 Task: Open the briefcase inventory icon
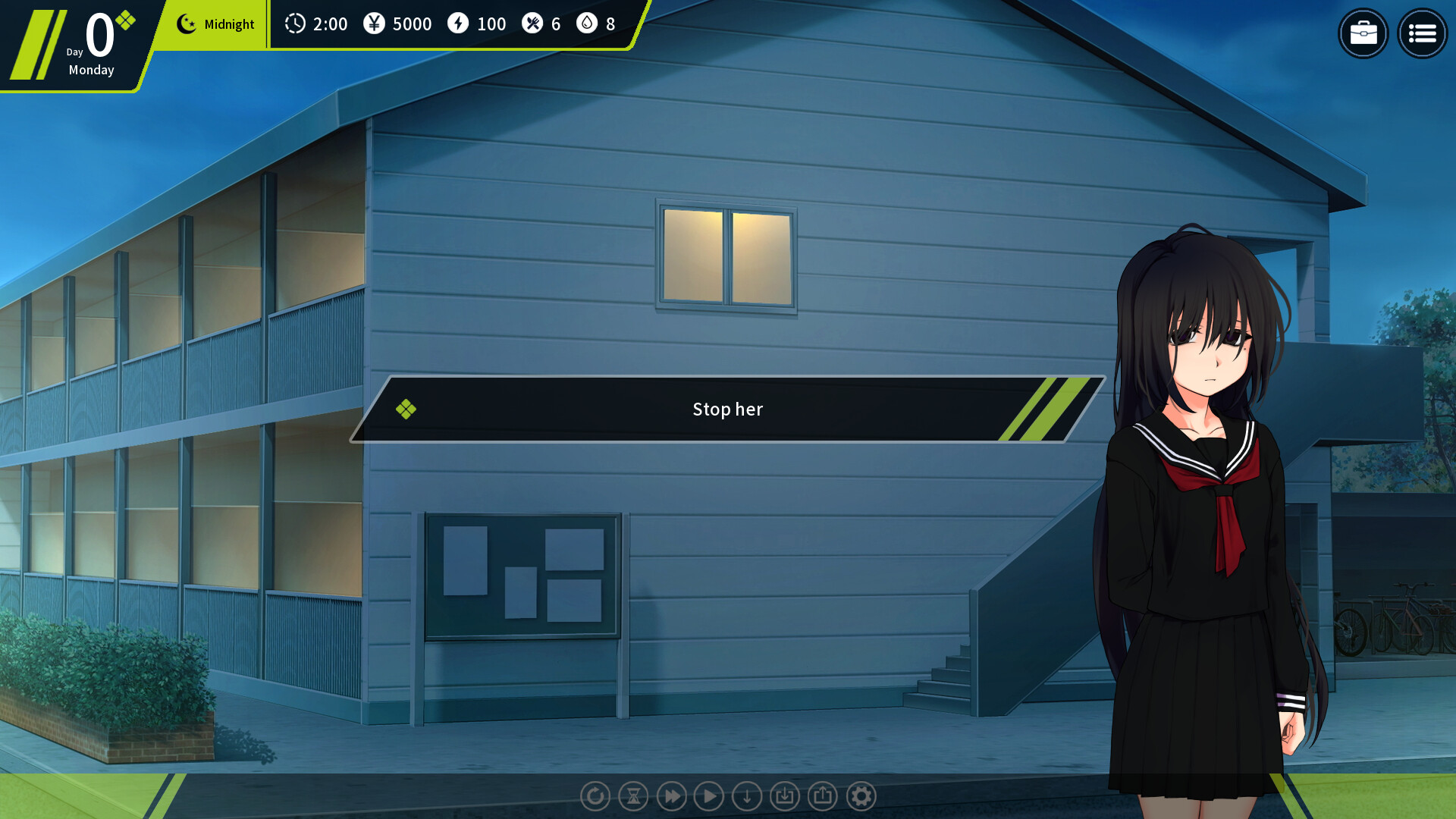(x=1363, y=33)
